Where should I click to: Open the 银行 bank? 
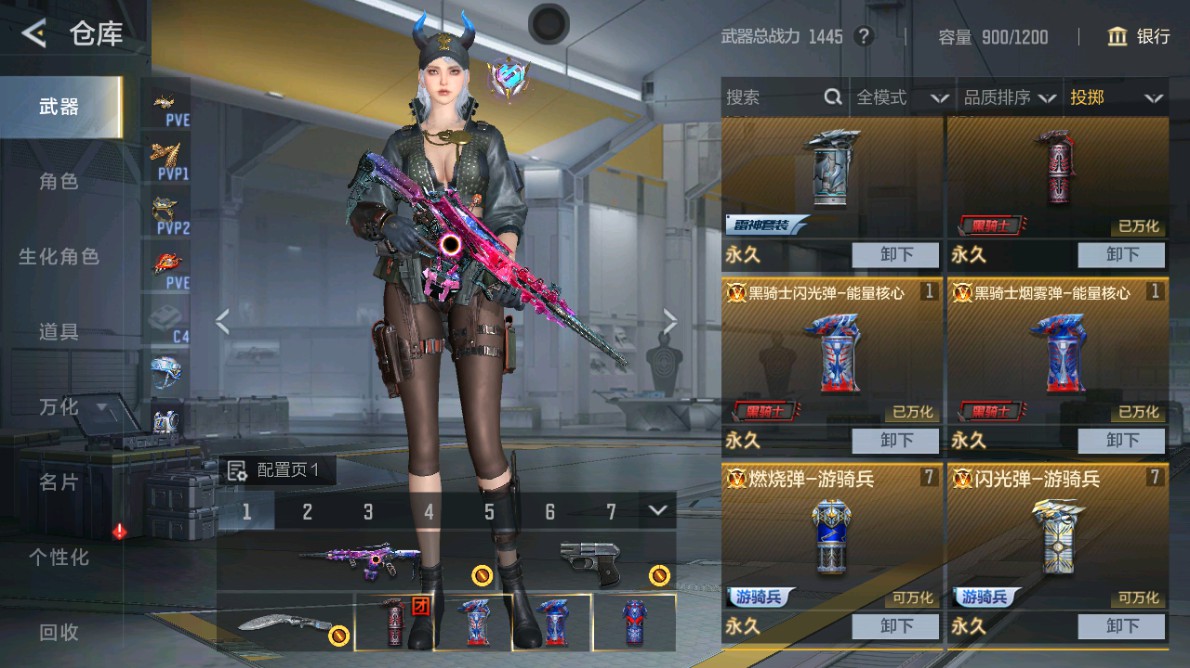[x=1139, y=37]
